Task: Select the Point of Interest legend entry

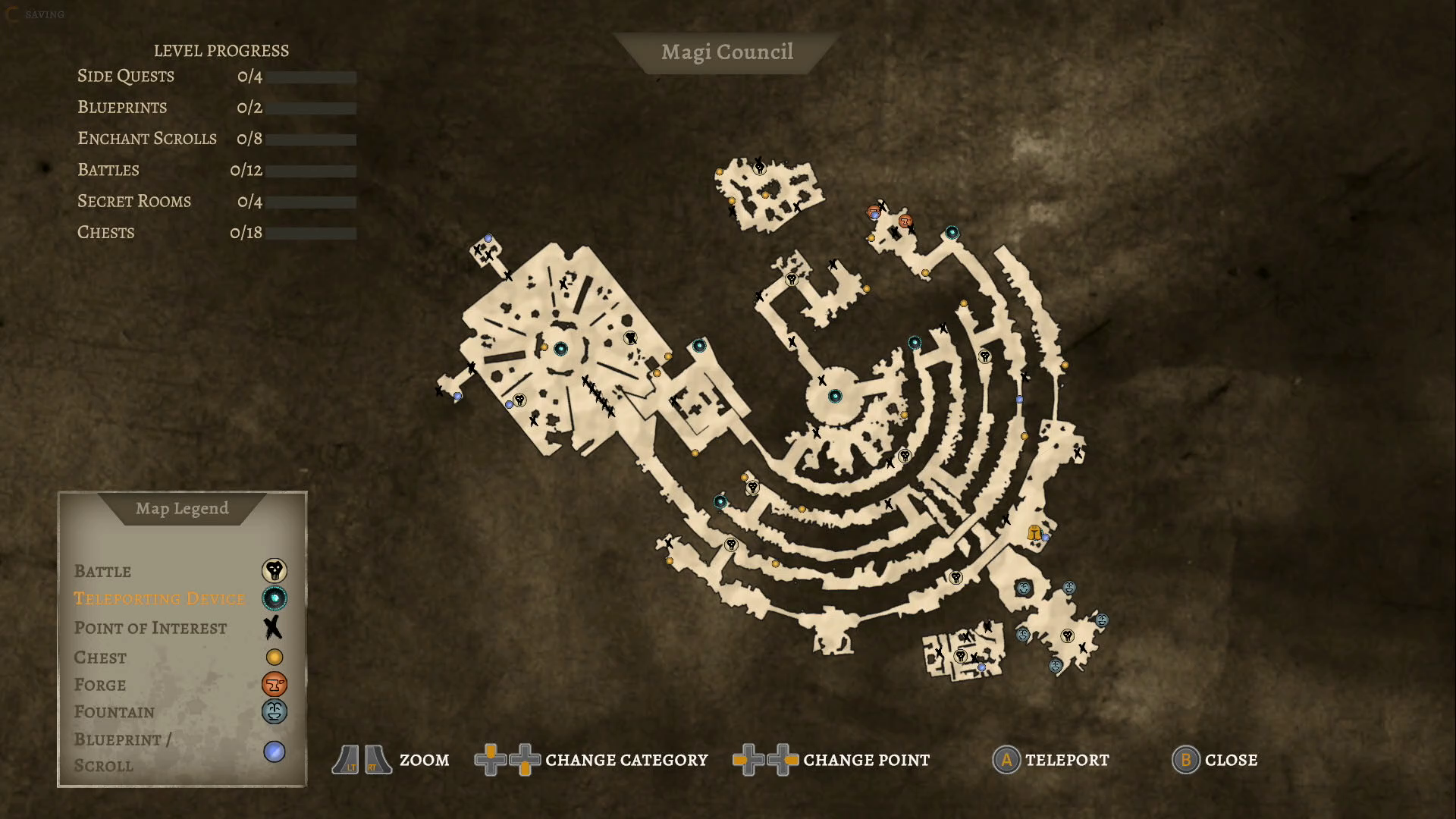Action: pyautogui.click(x=150, y=628)
